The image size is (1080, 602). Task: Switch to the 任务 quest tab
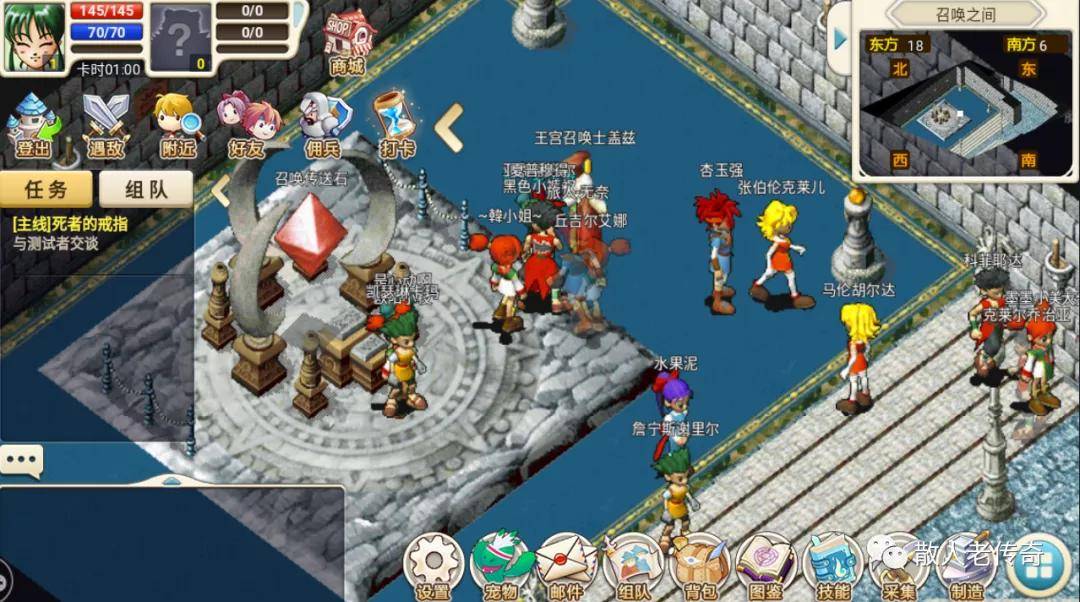(46, 189)
